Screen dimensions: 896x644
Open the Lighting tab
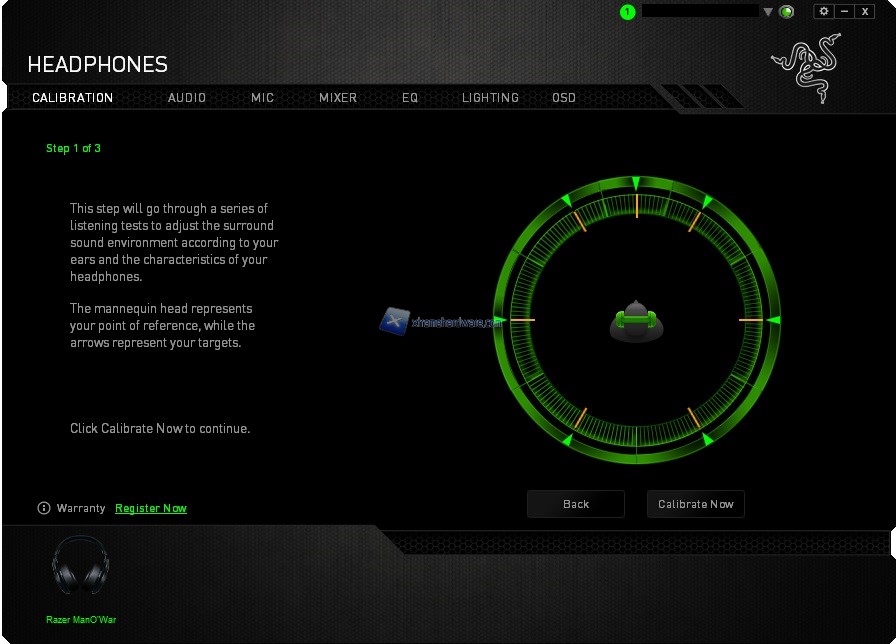490,98
